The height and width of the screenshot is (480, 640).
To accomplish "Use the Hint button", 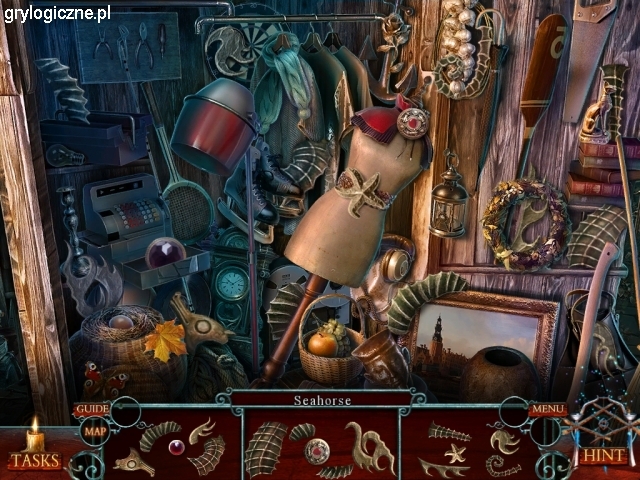I will 604,455.
